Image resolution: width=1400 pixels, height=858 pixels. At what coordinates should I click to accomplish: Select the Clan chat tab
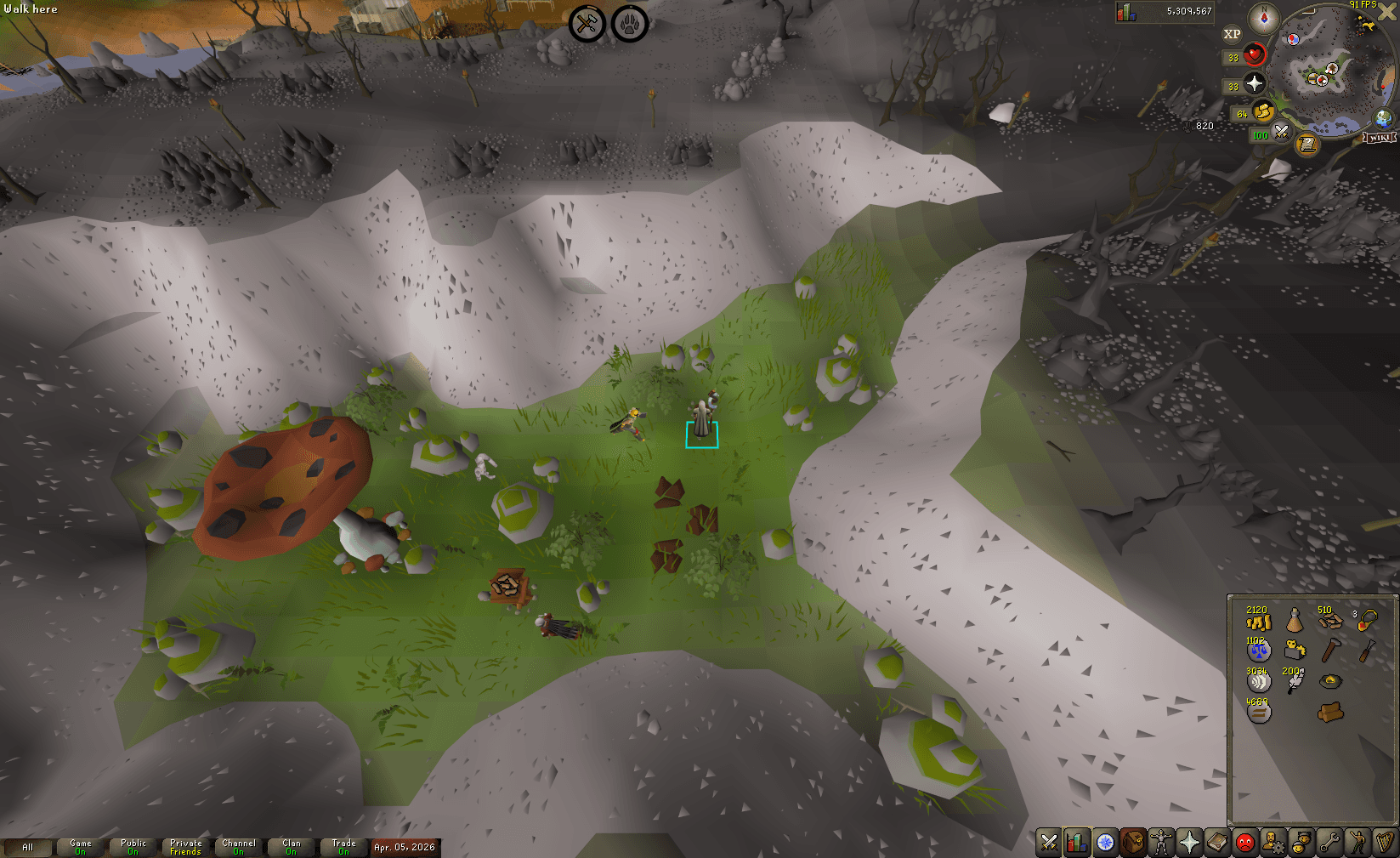[x=291, y=844]
